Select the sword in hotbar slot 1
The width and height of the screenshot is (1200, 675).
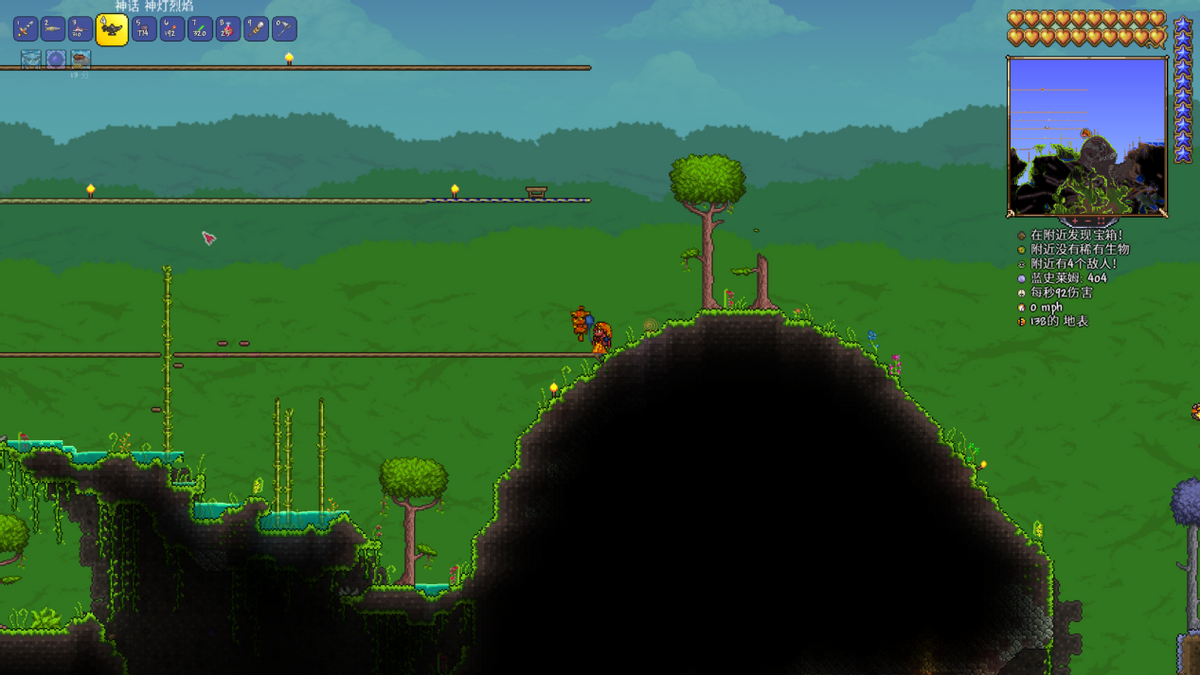tap(25, 29)
